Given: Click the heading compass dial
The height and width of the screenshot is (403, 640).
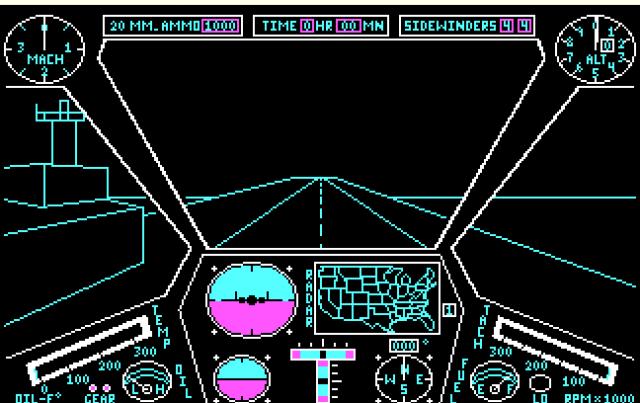Looking at the screenshot, I should (403, 380).
